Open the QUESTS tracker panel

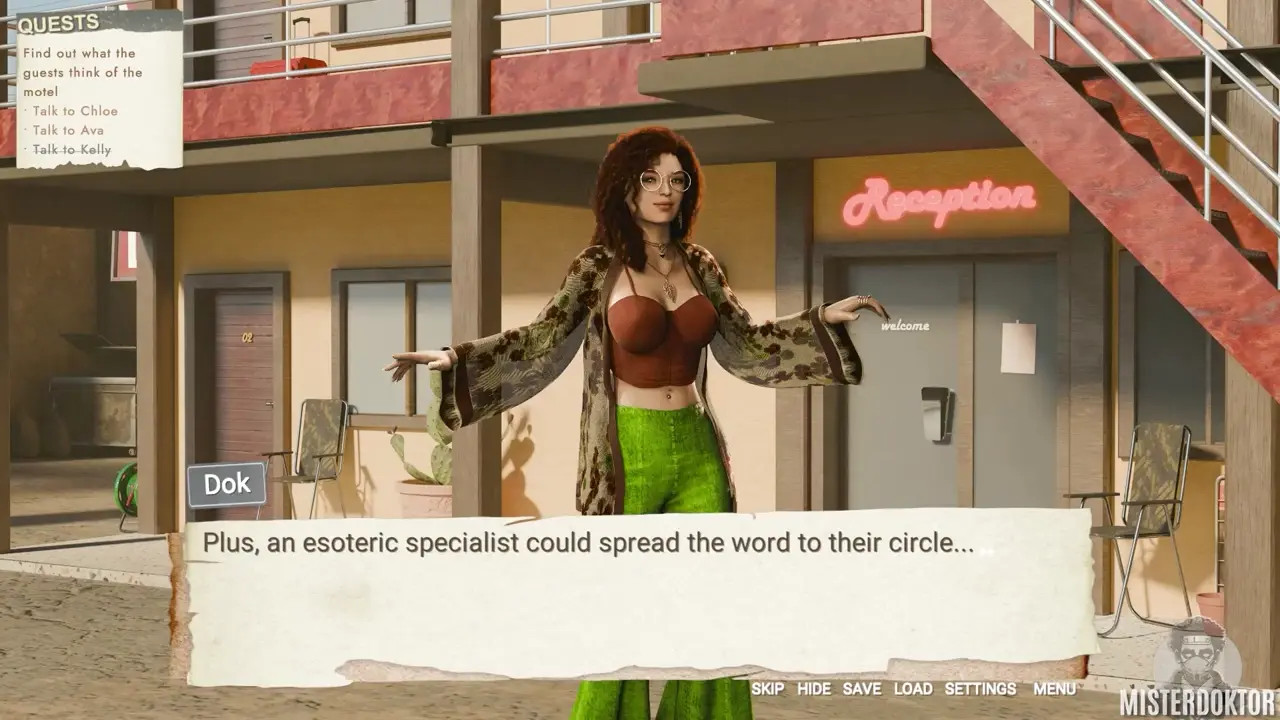(59, 23)
